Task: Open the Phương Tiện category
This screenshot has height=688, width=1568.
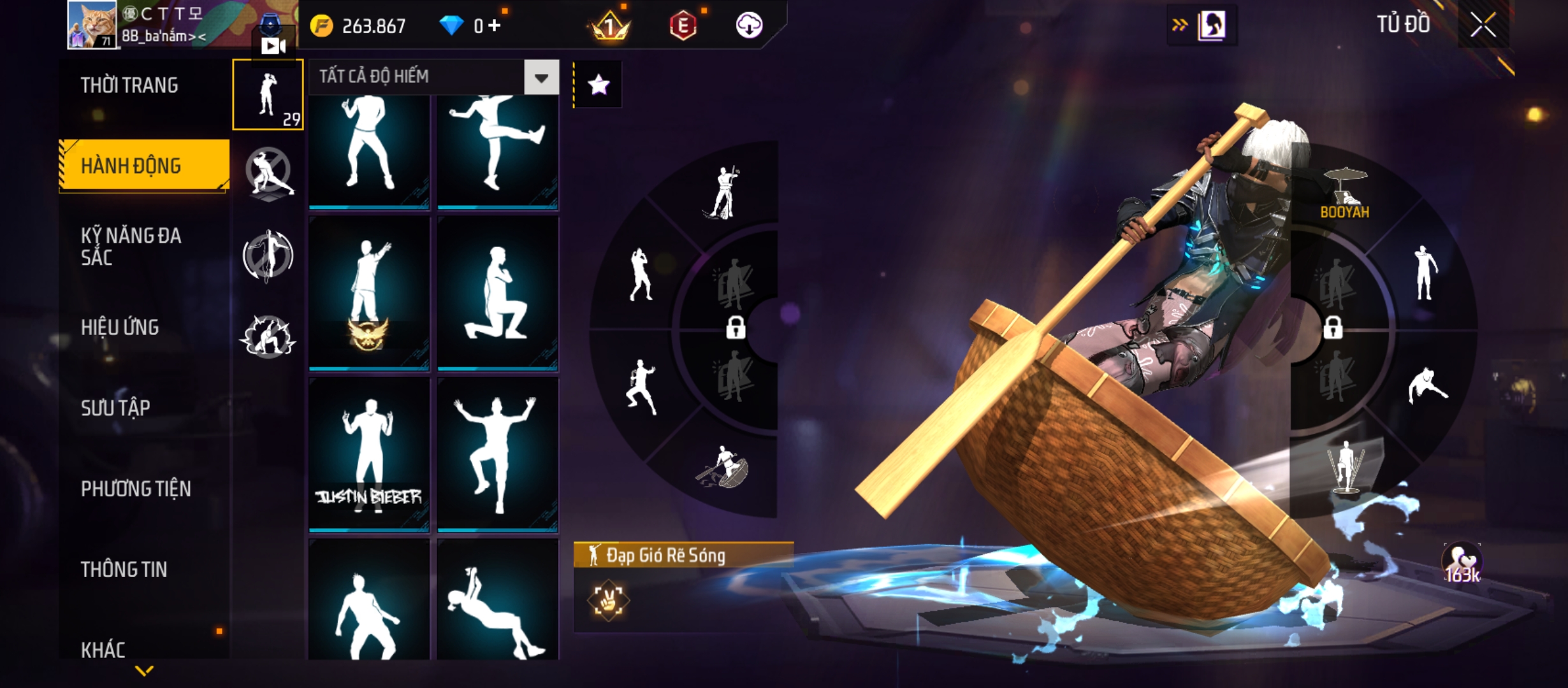Action: [x=136, y=489]
